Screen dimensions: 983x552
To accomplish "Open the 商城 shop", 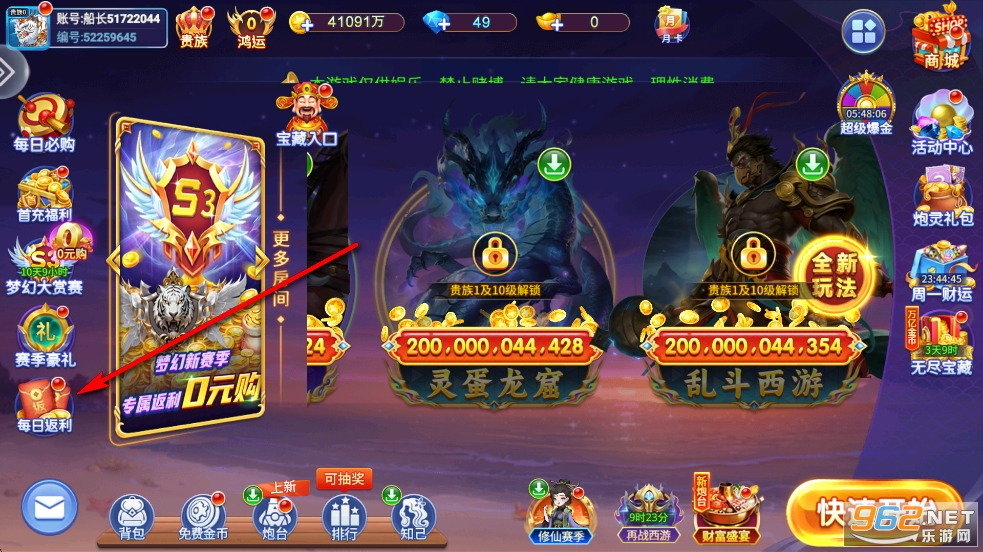I will click(940, 38).
